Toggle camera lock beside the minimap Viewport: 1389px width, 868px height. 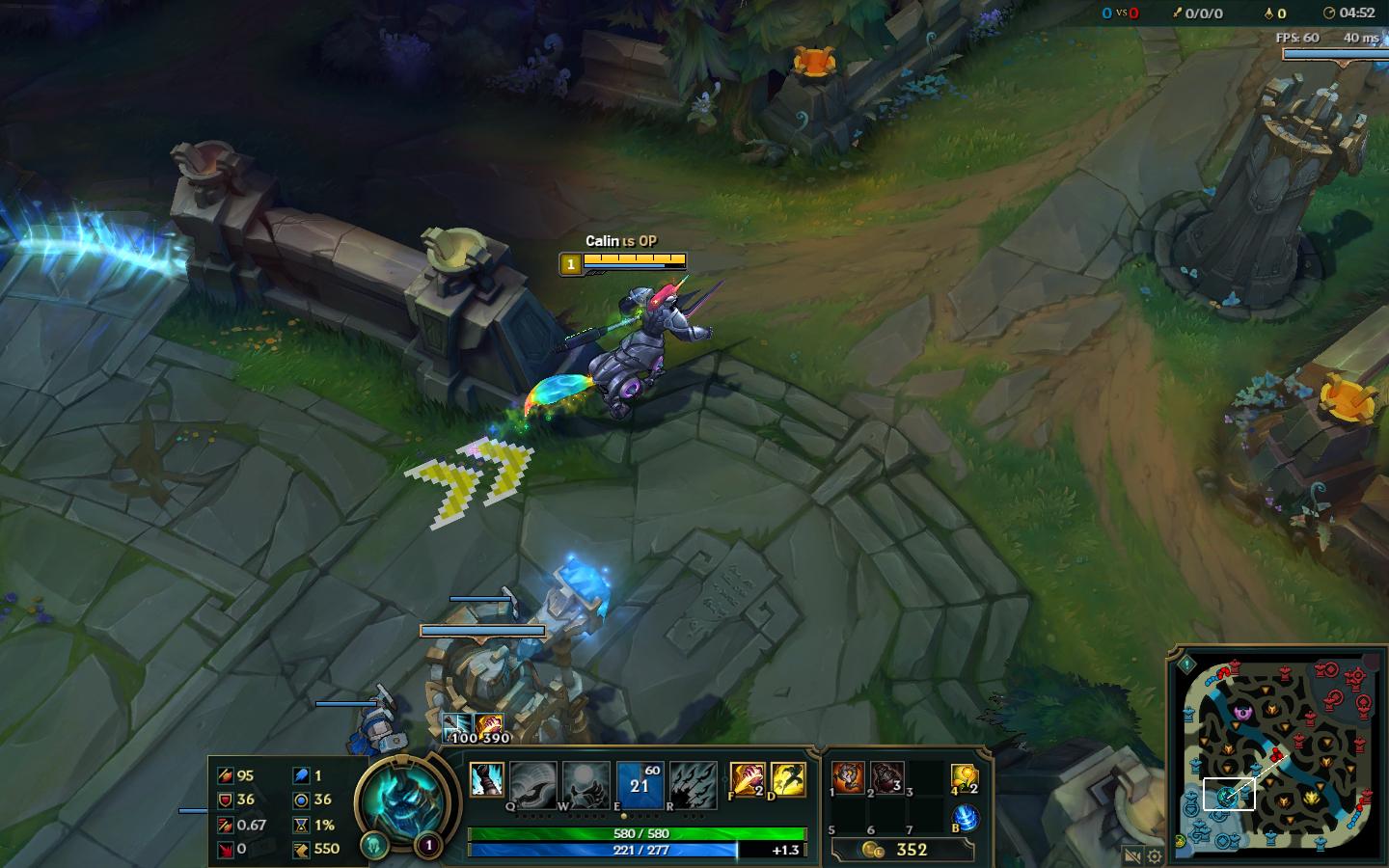[x=1131, y=854]
